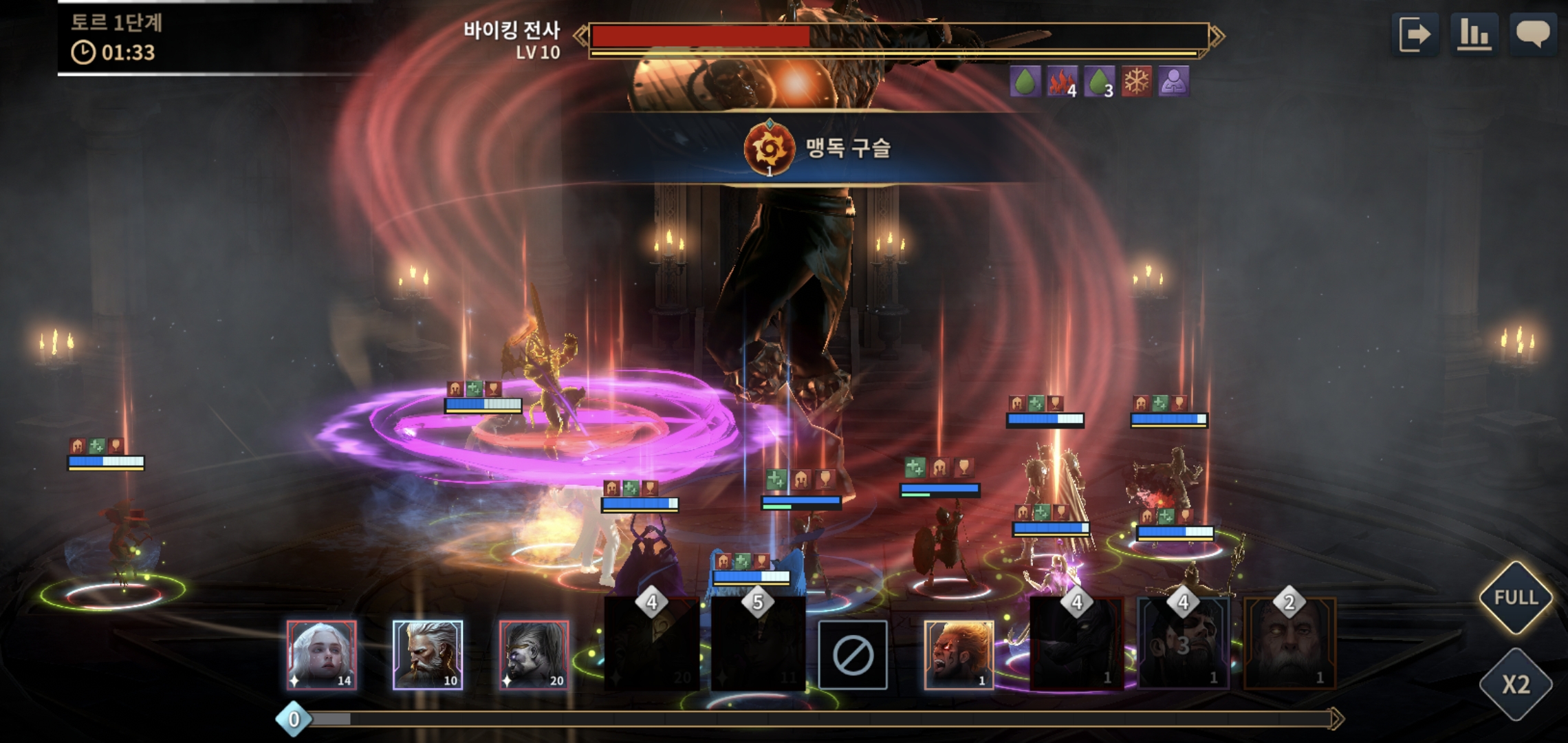Select the fiery-haired screaming hero card

tap(959, 655)
